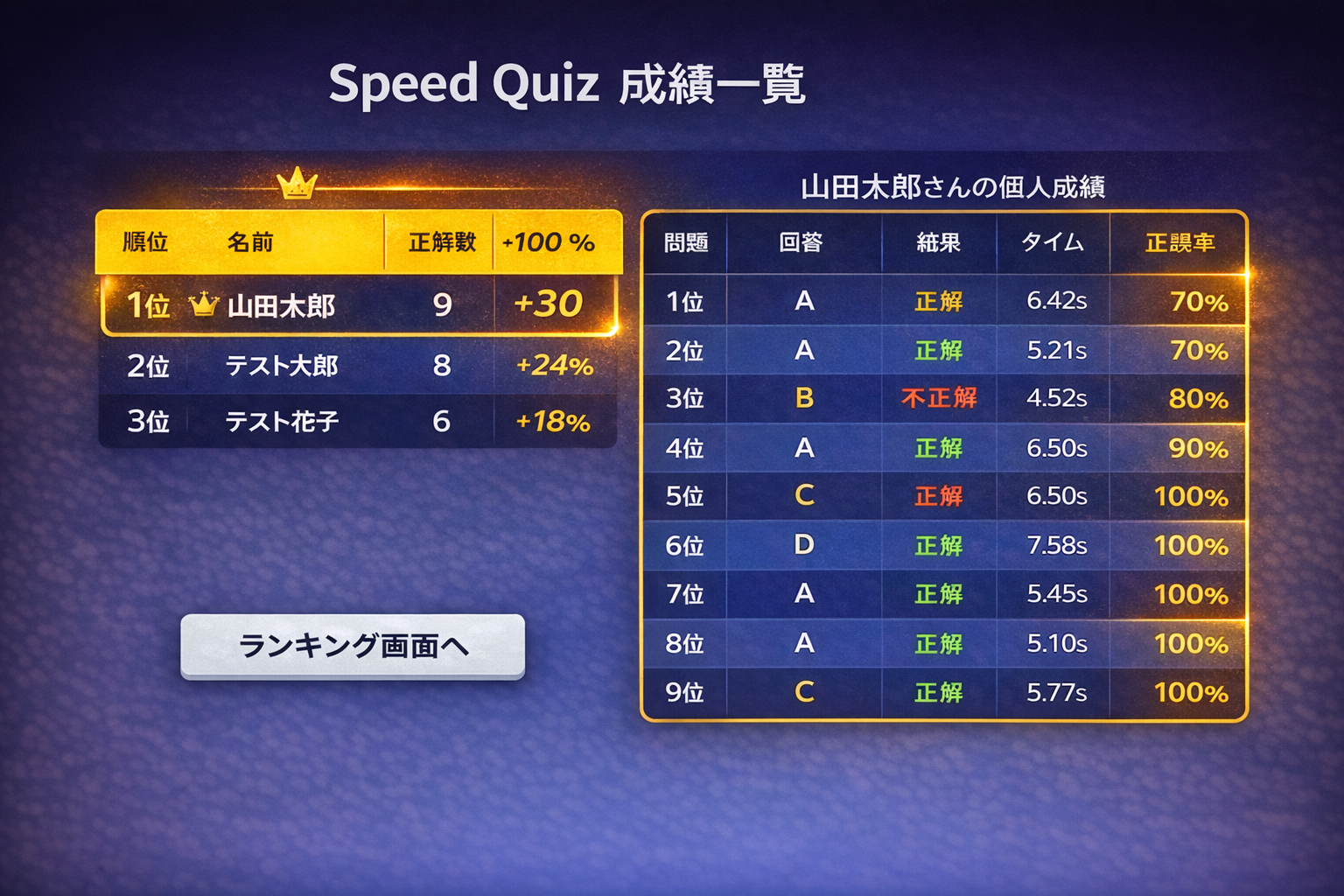1344x896 pixels.
Task: Click the タイム column header
Action: [1053, 242]
